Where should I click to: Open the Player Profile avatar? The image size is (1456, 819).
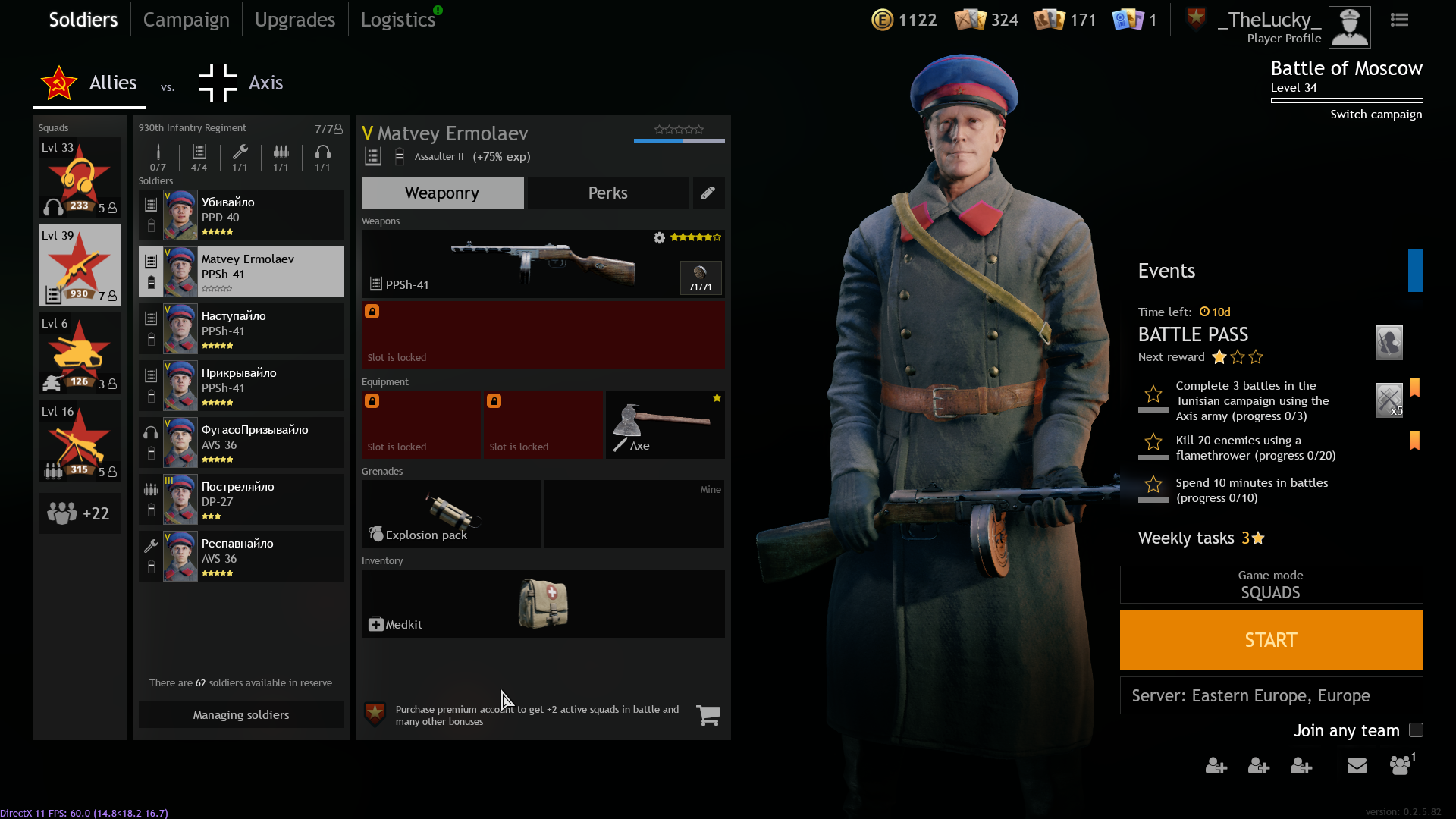pyautogui.click(x=1349, y=27)
